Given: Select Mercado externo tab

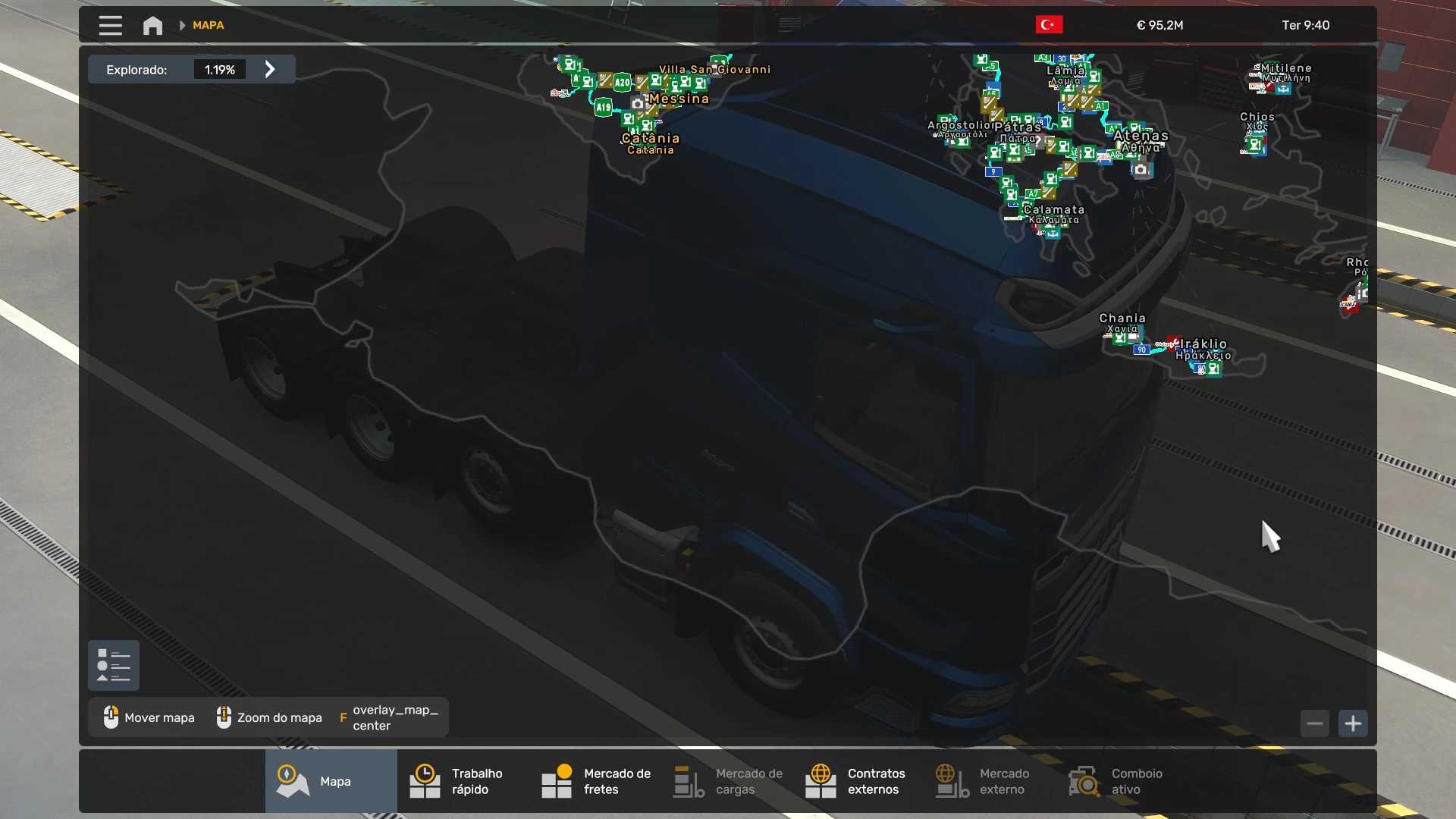Looking at the screenshot, I should [x=983, y=781].
